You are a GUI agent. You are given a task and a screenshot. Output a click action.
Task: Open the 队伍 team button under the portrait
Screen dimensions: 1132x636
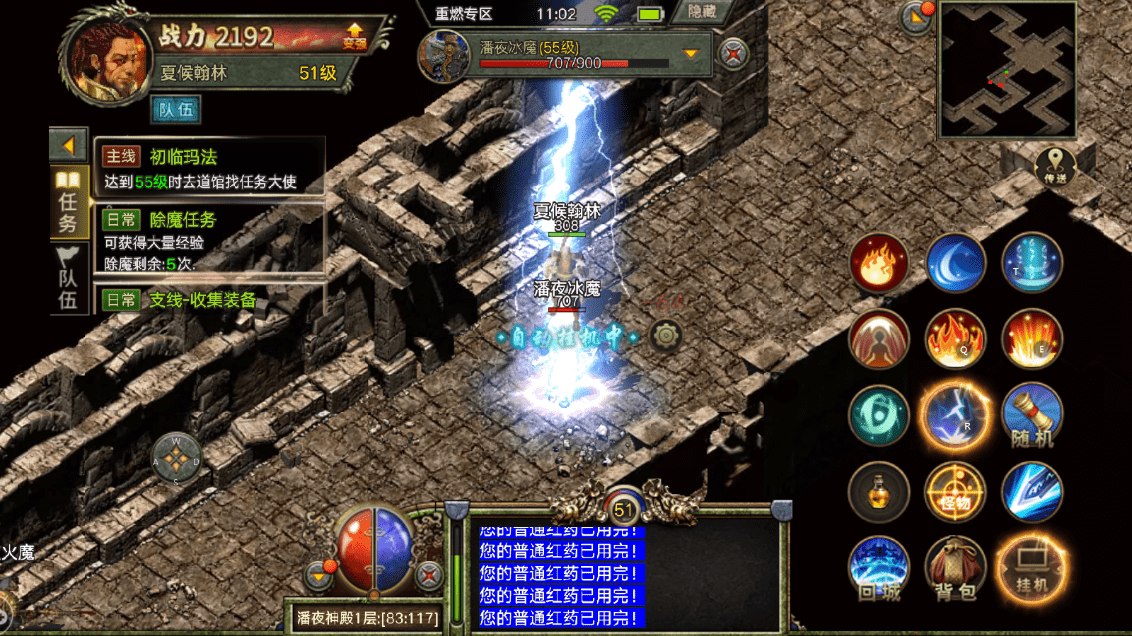click(x=176, y=110)
